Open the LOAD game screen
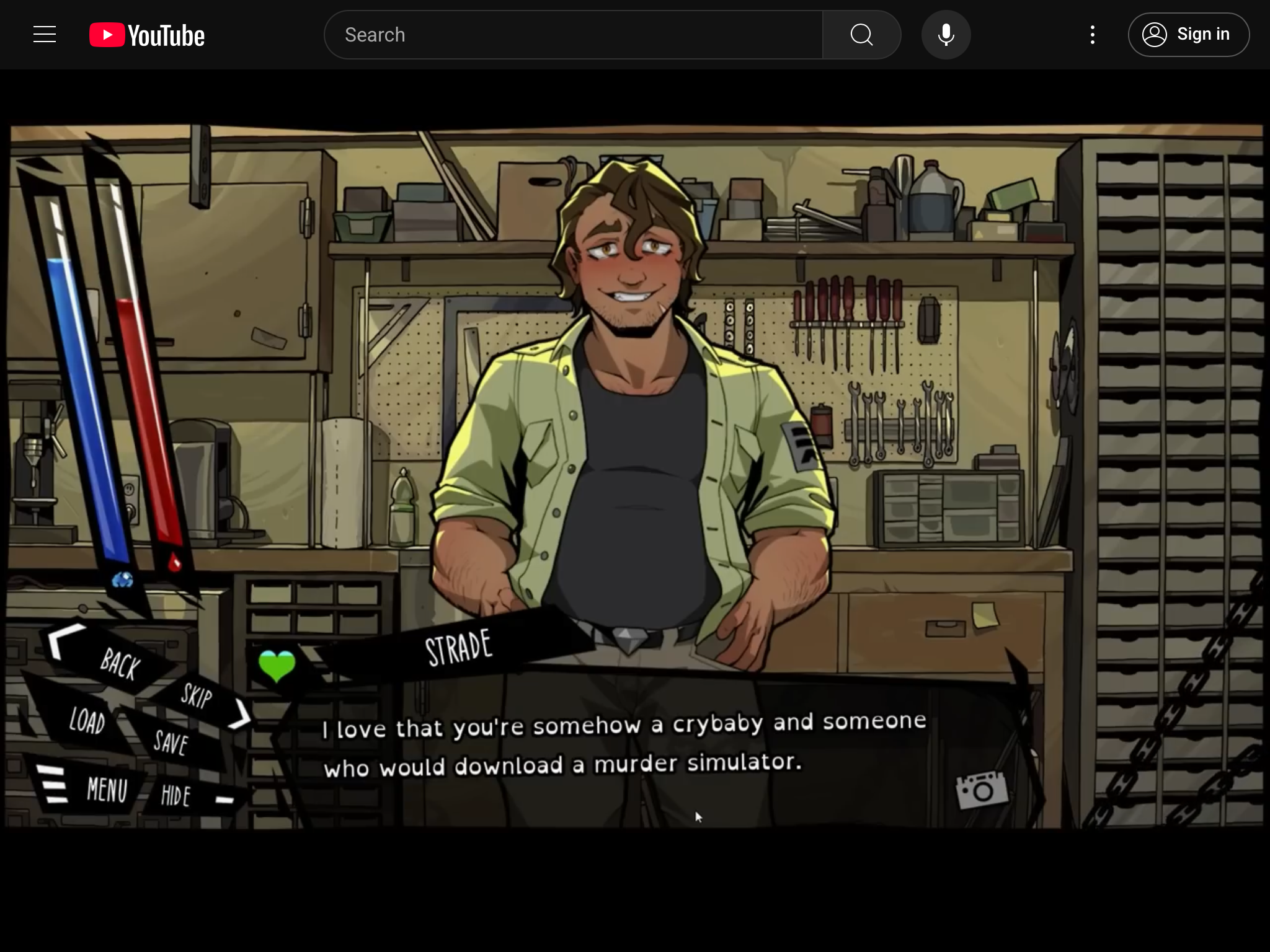The image size is (1270, 952). (x=87, y=721)
